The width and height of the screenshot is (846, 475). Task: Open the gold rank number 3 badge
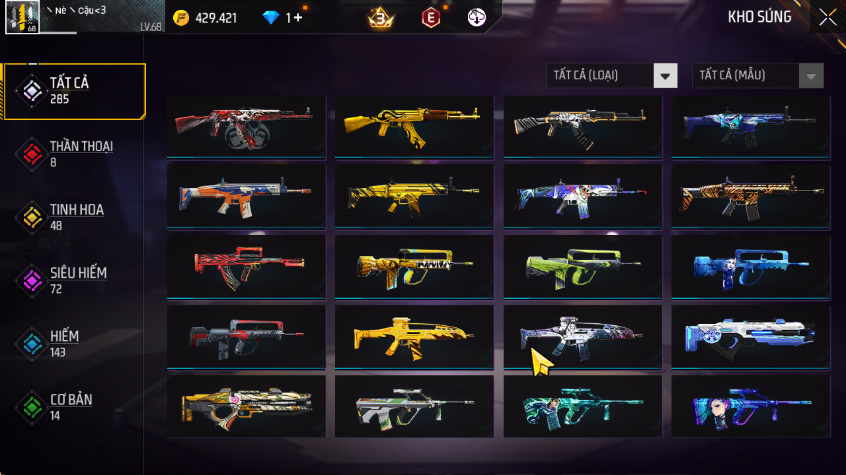pos(380,18)
